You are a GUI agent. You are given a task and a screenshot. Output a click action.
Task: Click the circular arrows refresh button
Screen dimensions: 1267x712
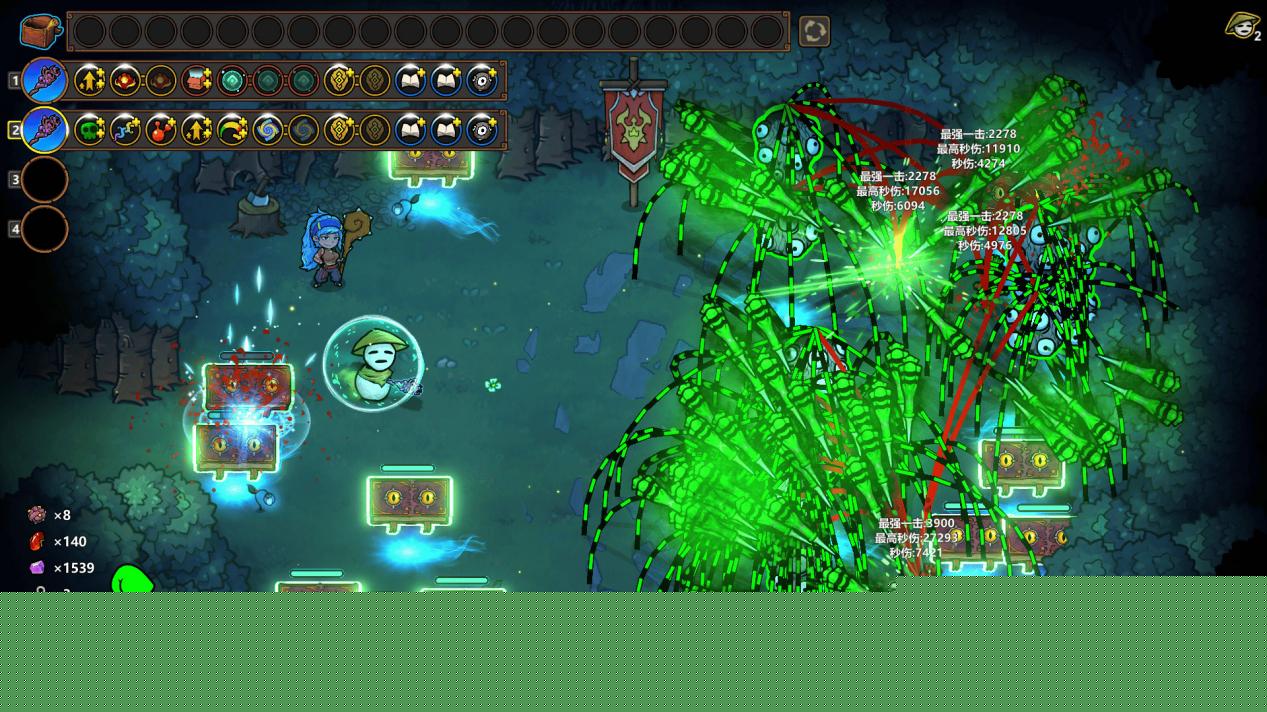(x=814, y=31)
